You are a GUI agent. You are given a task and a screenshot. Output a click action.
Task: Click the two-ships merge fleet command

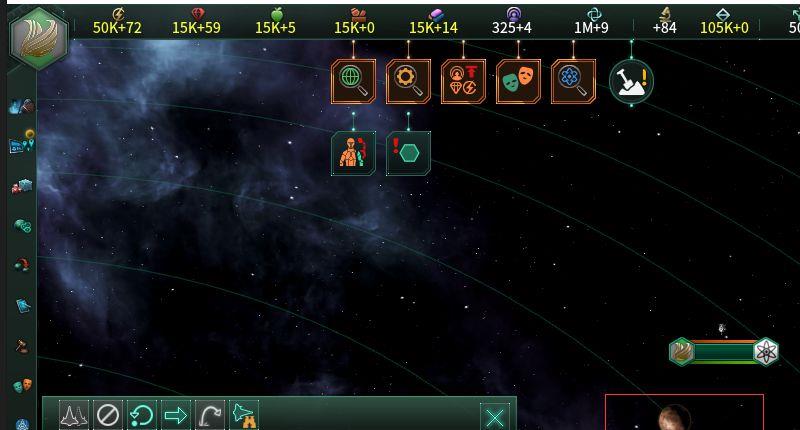click(x=74, y=415)
